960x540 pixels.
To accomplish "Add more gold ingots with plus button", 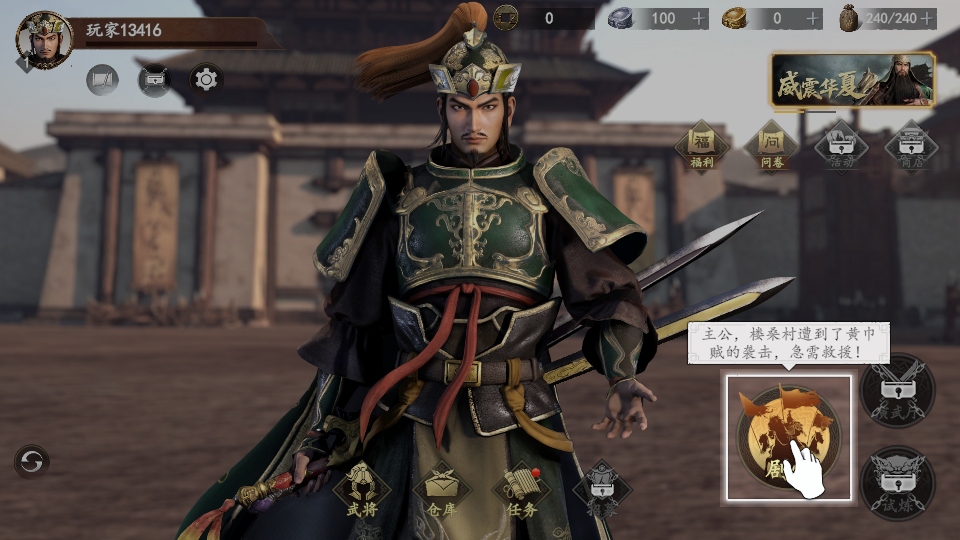I will point(813,18).
